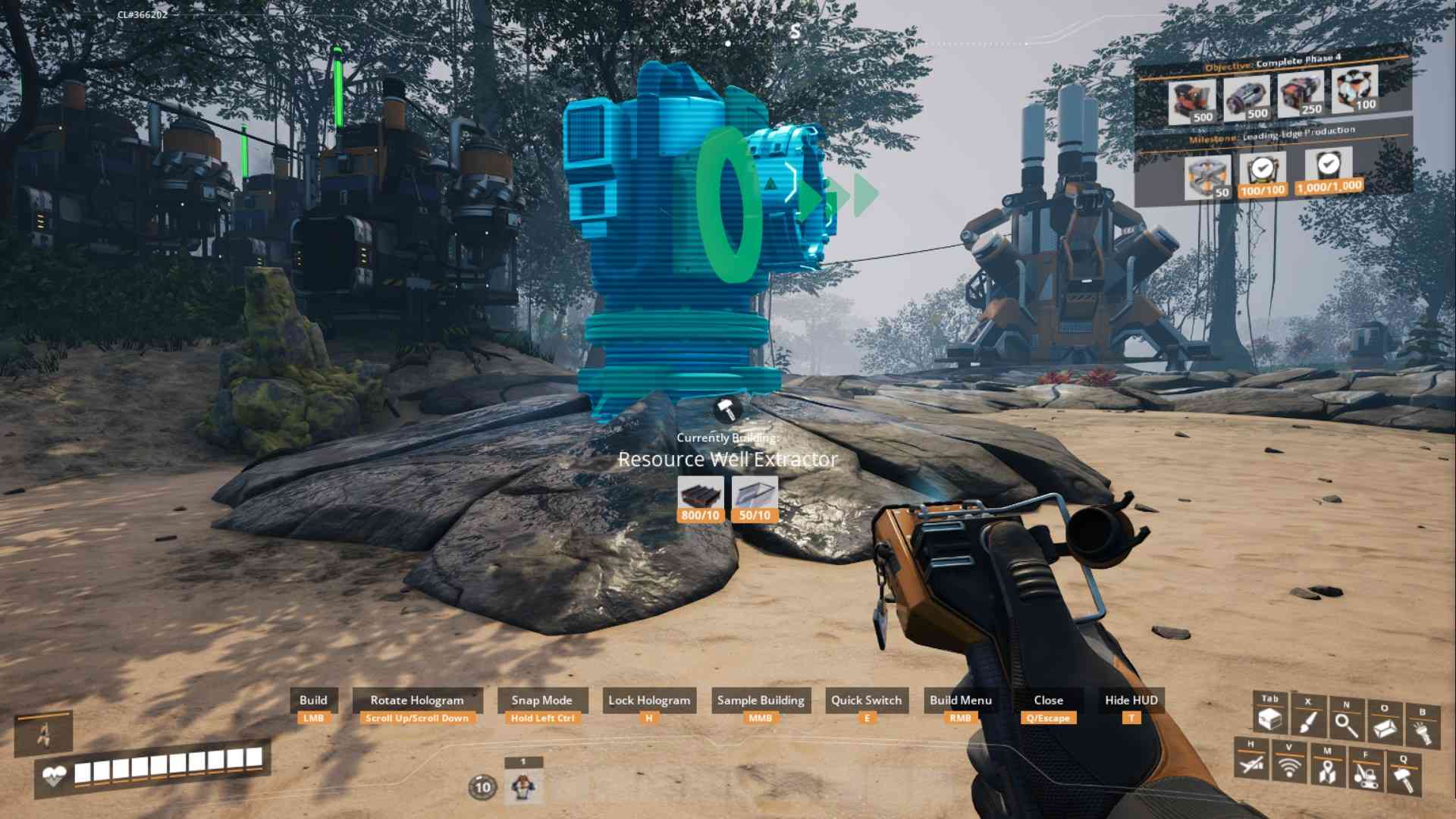
Task: Toggle Hide HUD
Action: (x=1130, y=700)
